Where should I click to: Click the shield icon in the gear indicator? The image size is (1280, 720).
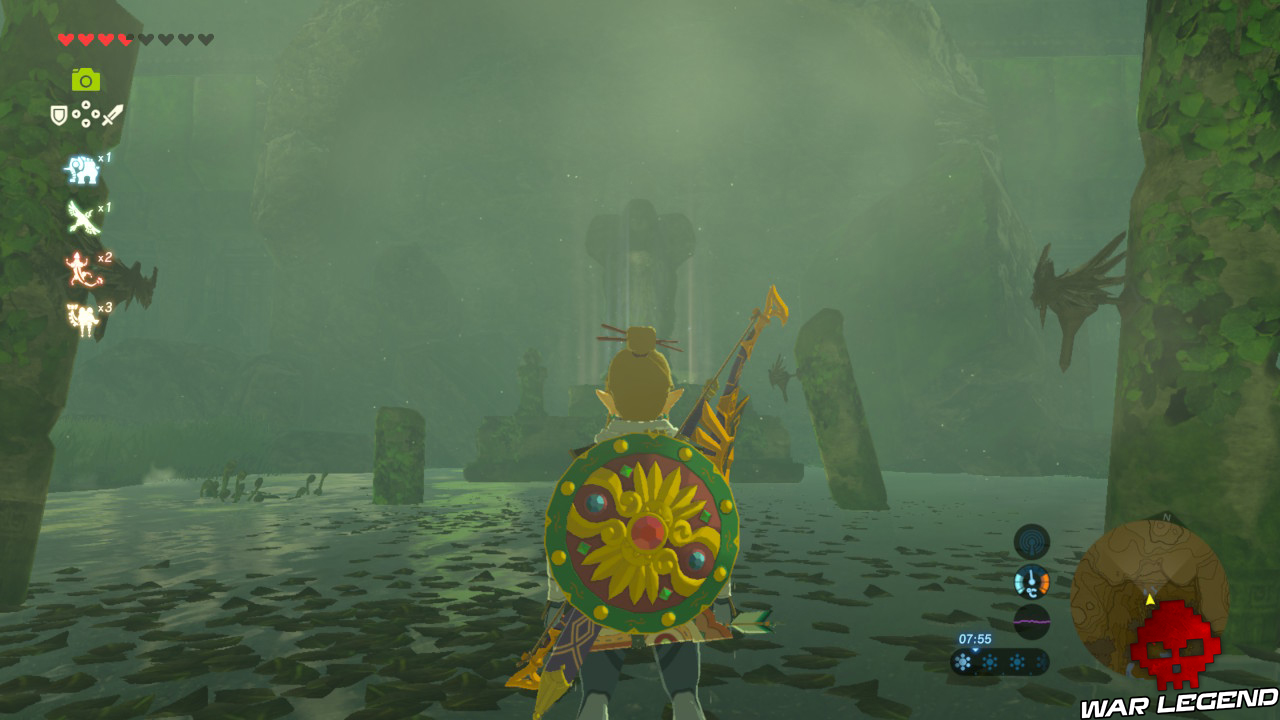pyautogui.click(x=59, y=115)
